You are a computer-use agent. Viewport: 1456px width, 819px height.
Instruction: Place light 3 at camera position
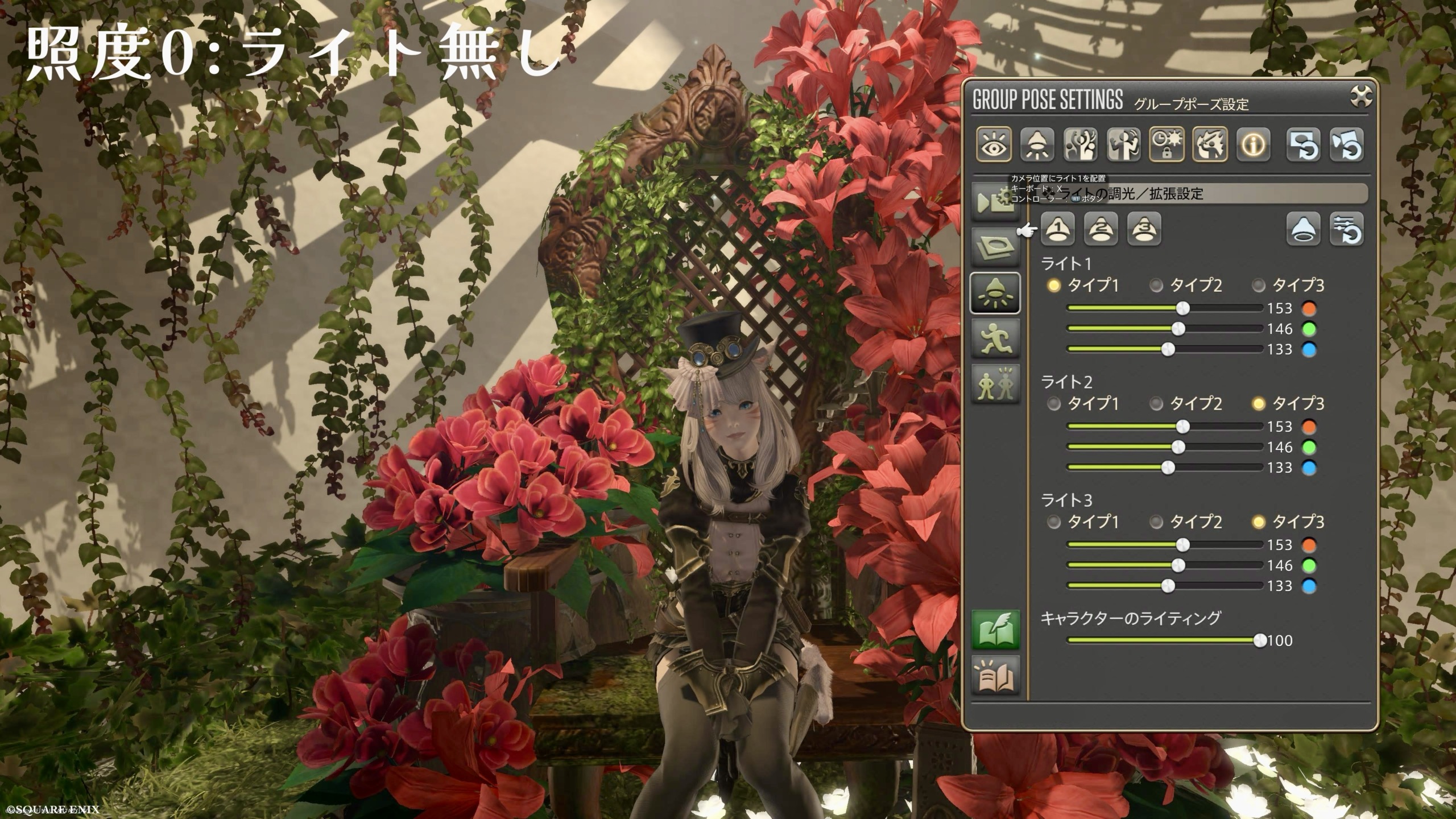pyautogui.click(x=1144, y=229)
